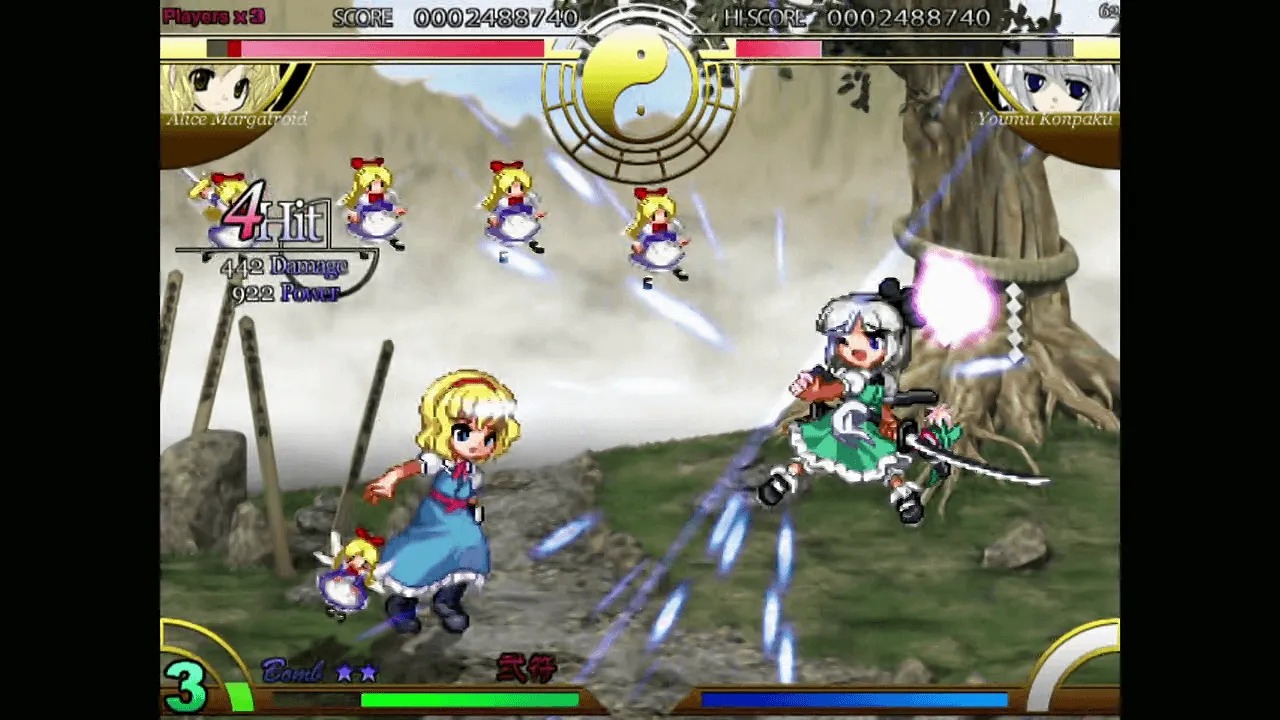Click the HI-SCORE label in the top bar

[765, 17]
